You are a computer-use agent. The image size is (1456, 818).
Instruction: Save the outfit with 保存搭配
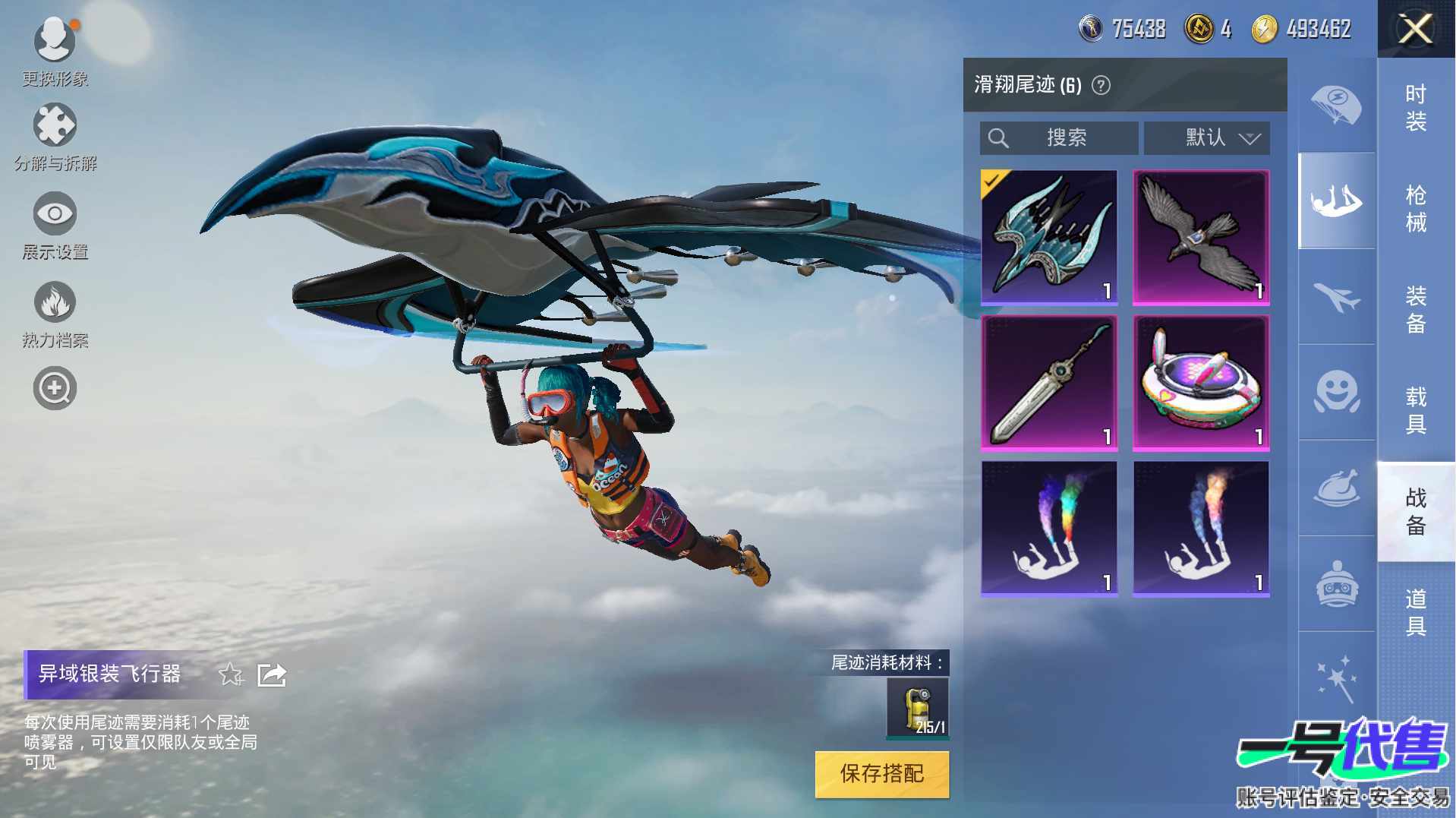coord(882,774)
